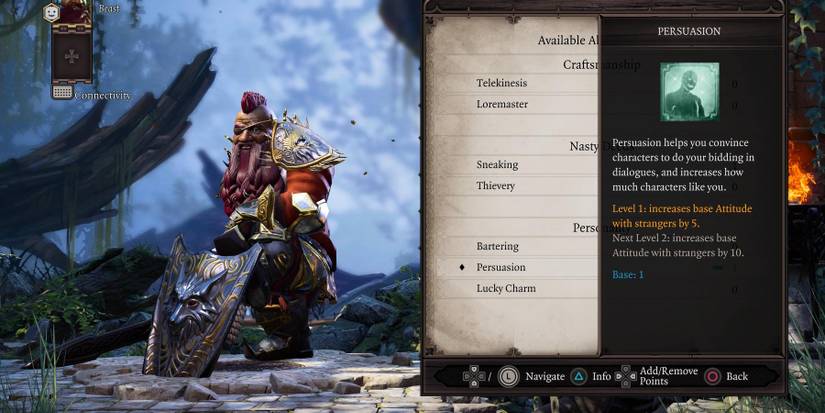Viewport: 825px width, 413px height.
Task: Click the highlighted Persuasion ability
Action: [x=501, y=267]
